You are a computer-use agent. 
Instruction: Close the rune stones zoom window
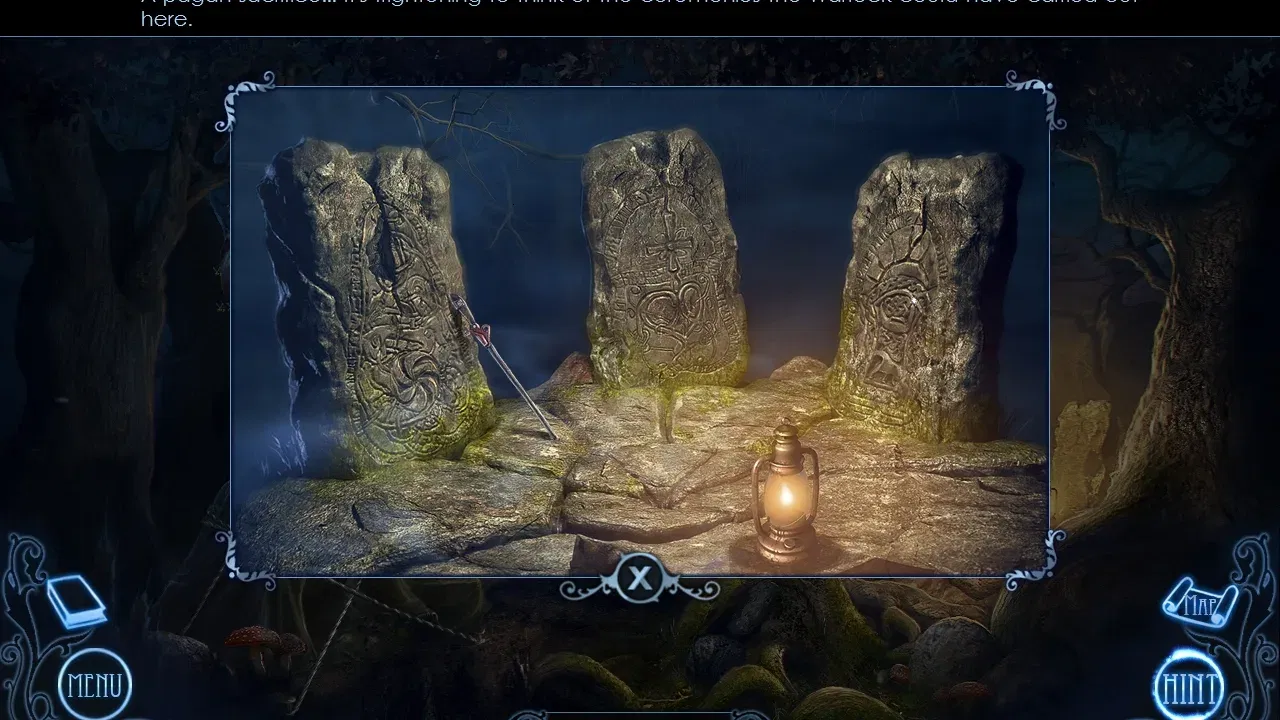(x=639, y=578)
